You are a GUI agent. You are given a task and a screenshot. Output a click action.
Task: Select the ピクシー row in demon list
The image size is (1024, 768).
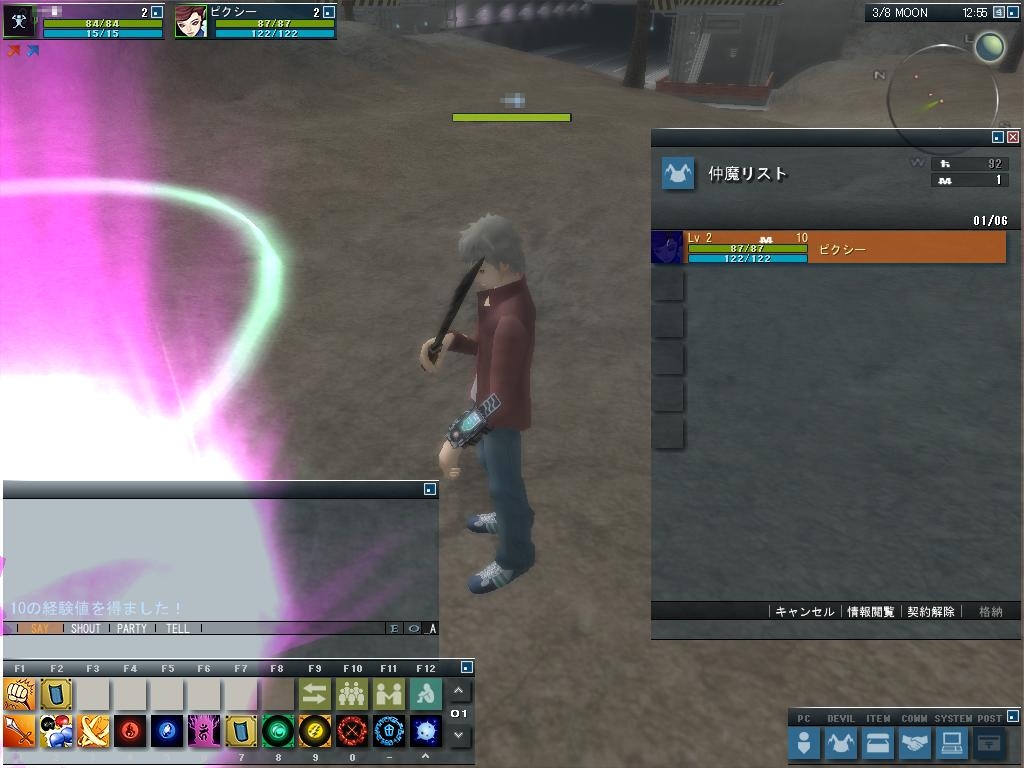845,248
